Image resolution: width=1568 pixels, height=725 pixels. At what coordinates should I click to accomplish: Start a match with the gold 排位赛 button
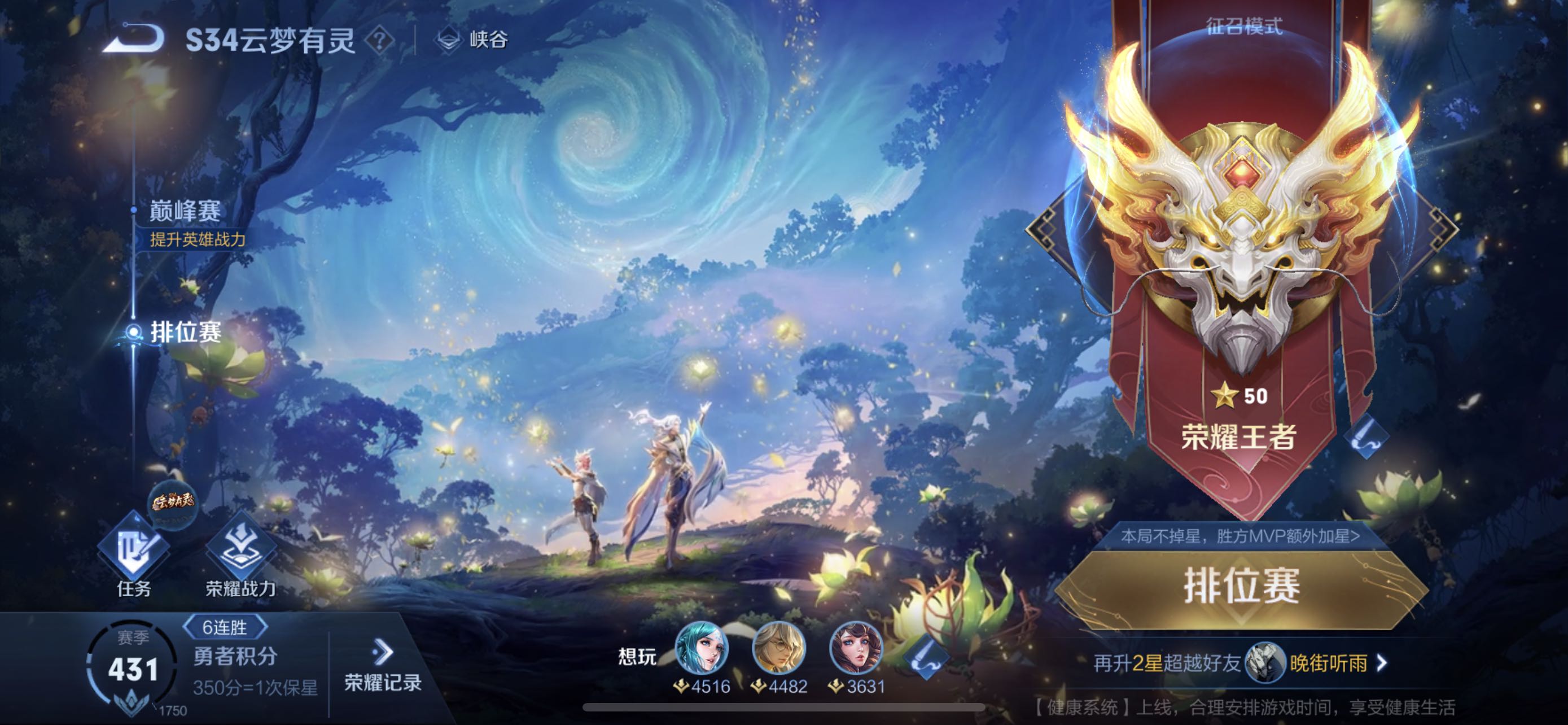[x=1242, y=587]
